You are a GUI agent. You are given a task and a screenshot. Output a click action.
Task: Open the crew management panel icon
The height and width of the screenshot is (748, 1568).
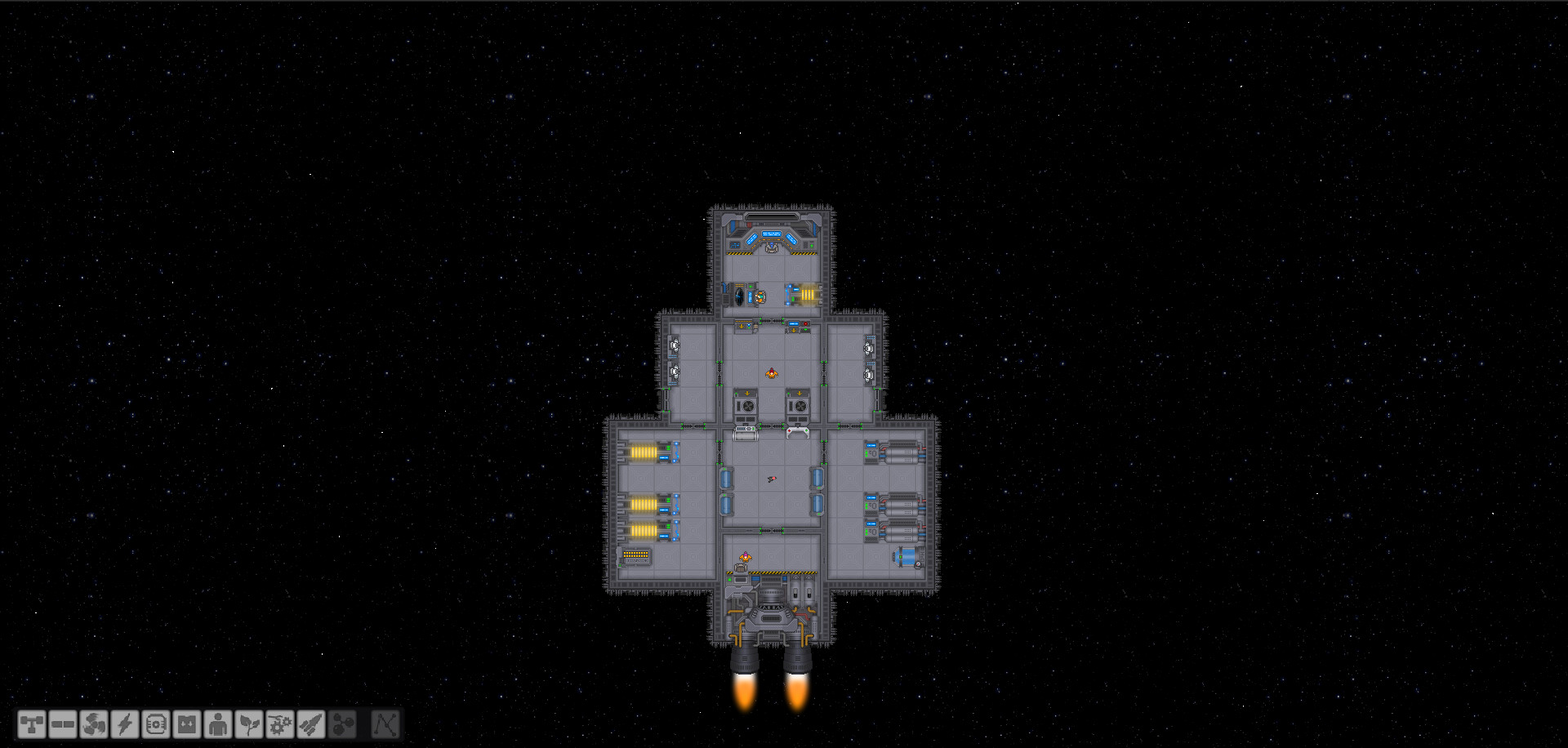pos(216,724)
